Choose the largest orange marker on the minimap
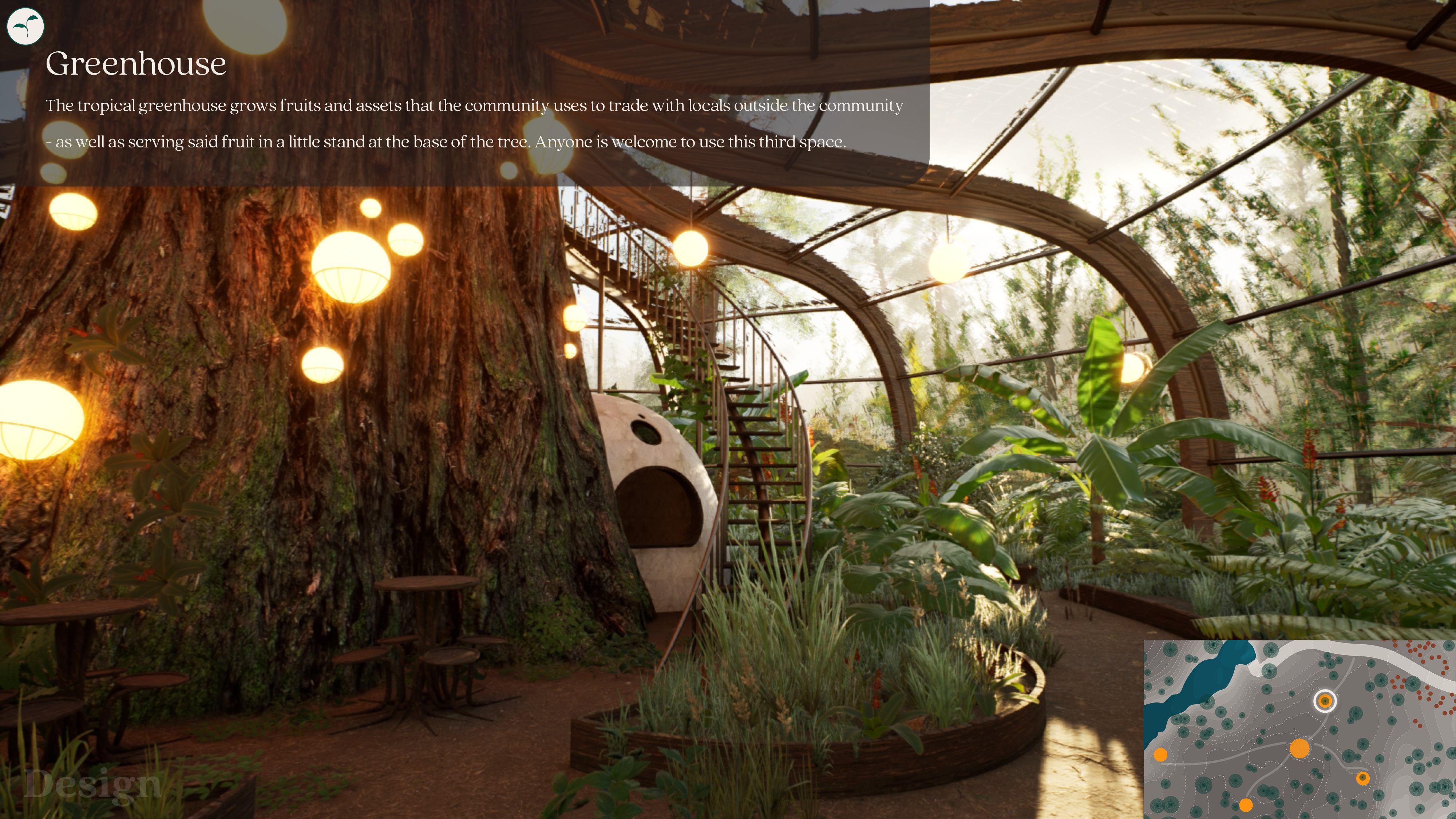 tap(1299, 748)
